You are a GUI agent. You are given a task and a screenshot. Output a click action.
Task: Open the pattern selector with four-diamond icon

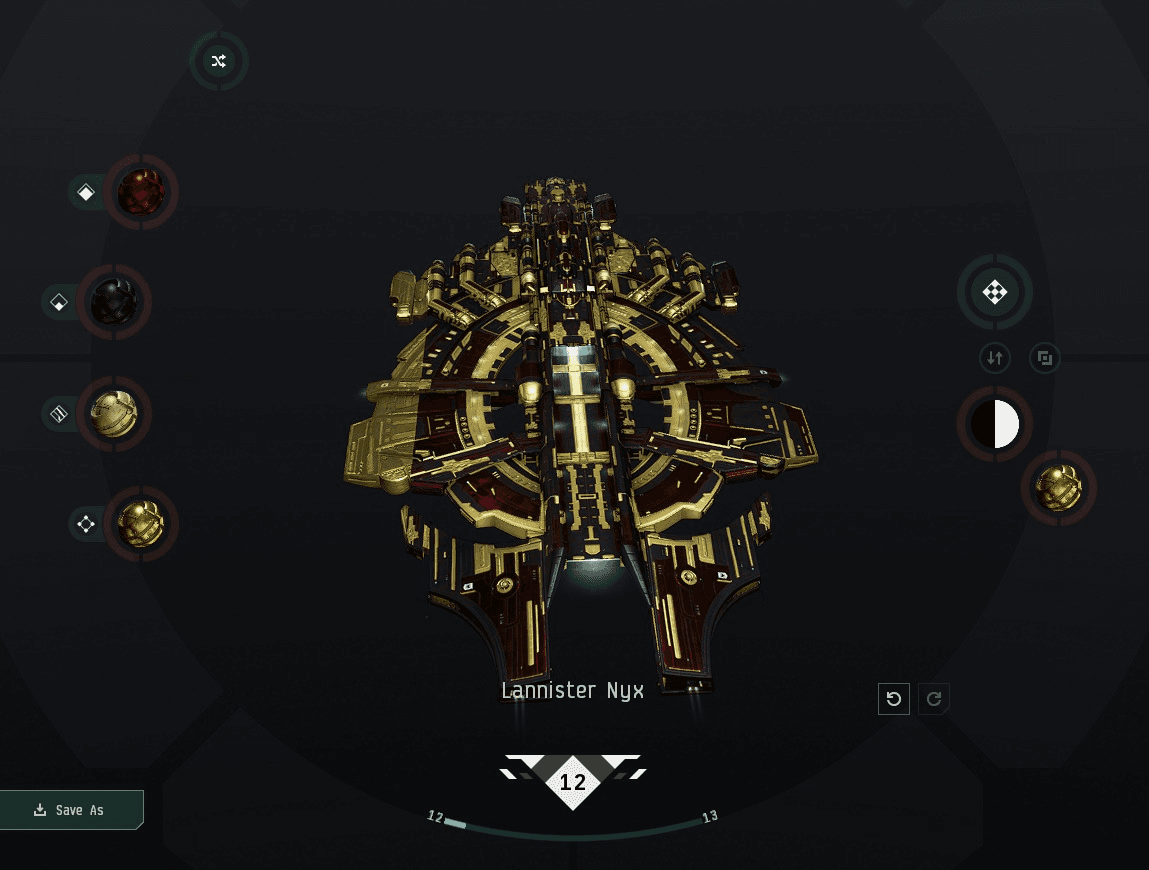pos(994,292)
